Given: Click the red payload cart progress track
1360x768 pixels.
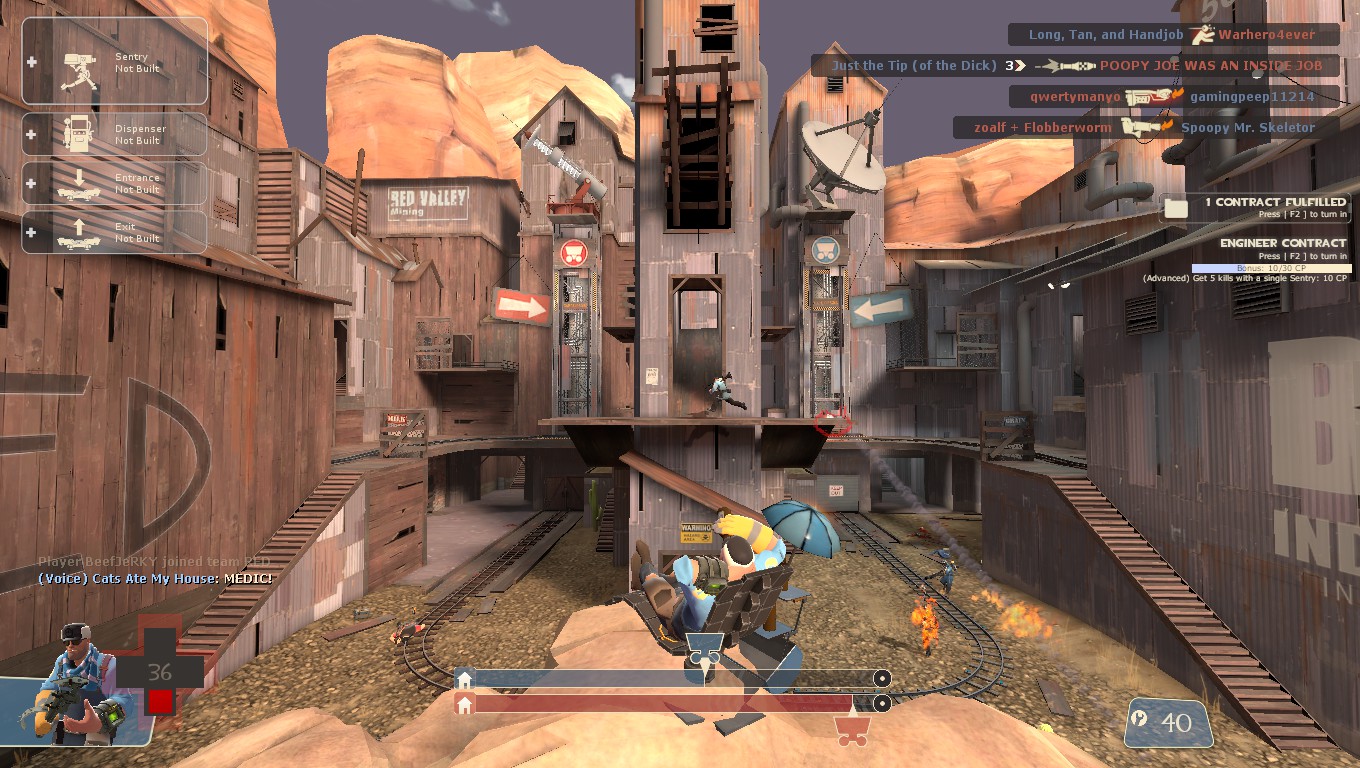Looking at the screenshot, I should click(670, 704).
